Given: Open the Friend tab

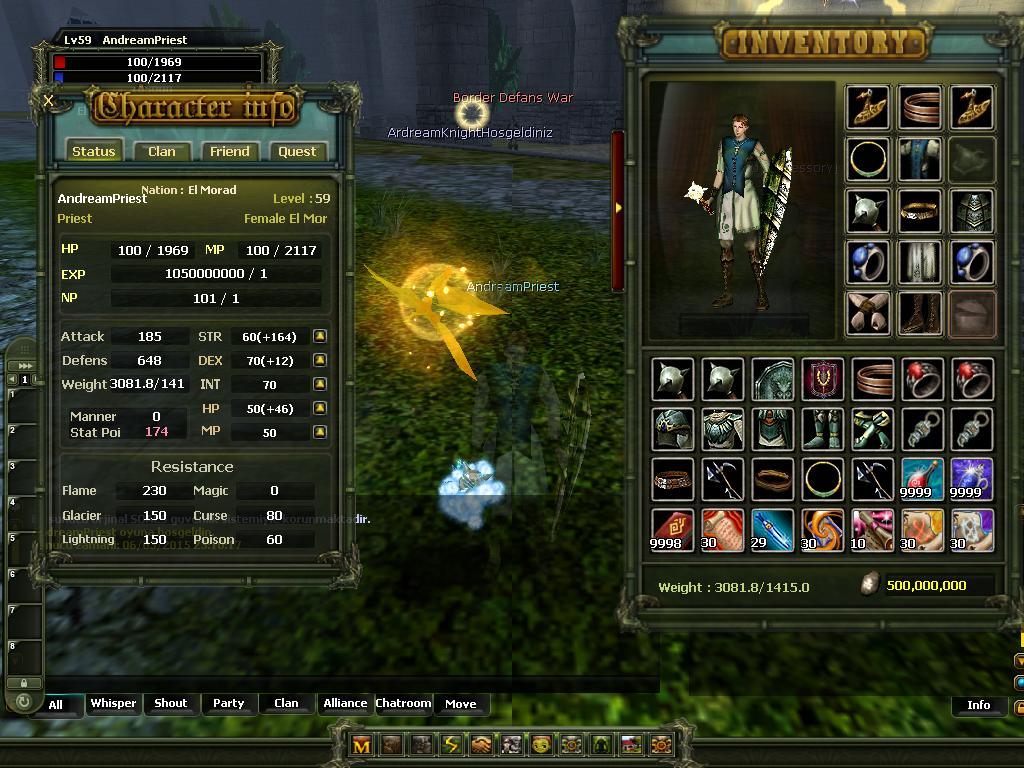Looking at the screenshot, I should pyautogui.click(x=229, y=152).
